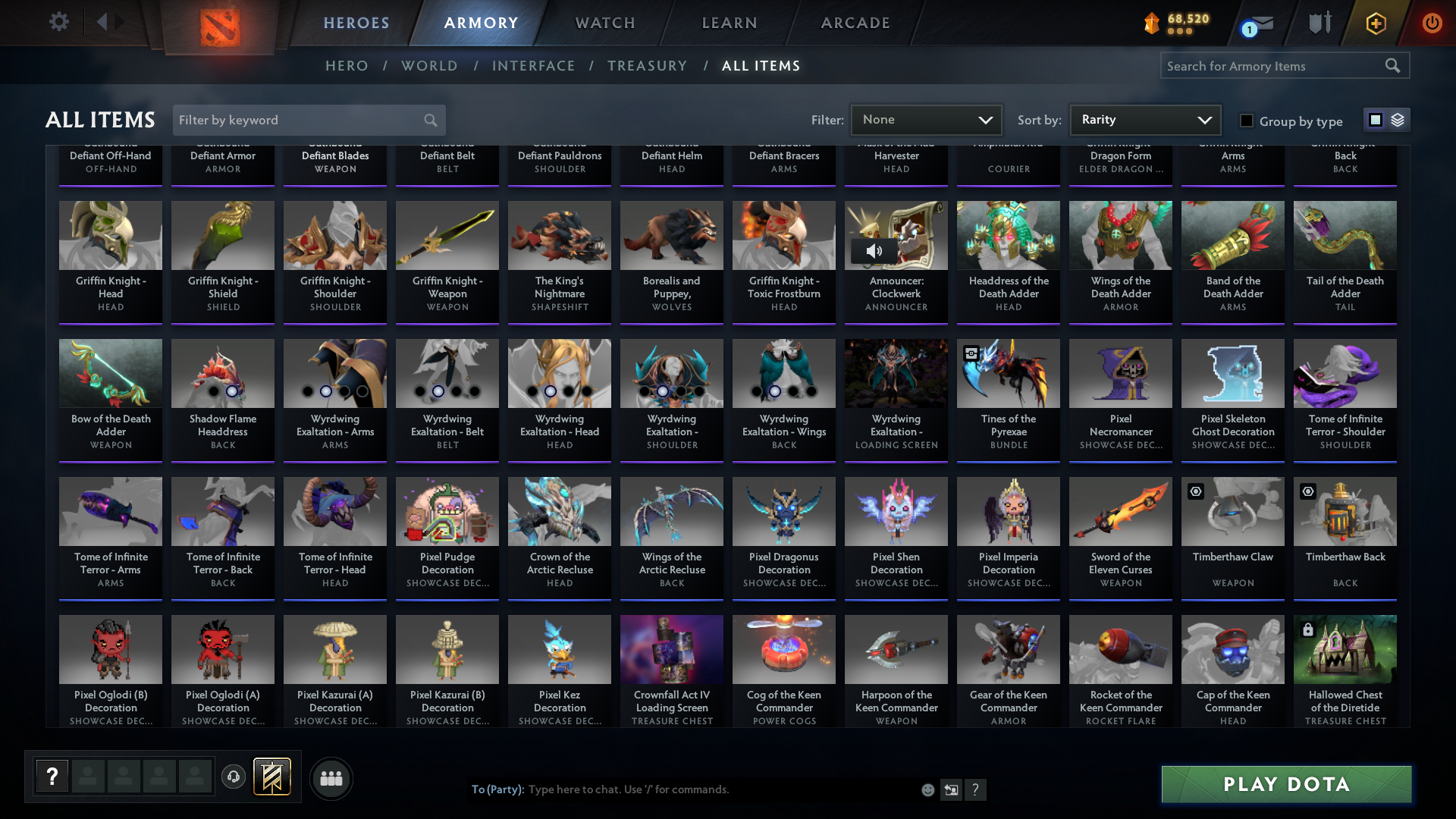Open the Filter dropdown set to None
This screenshot has width=1456, height=819.
(x=927, y=119)
